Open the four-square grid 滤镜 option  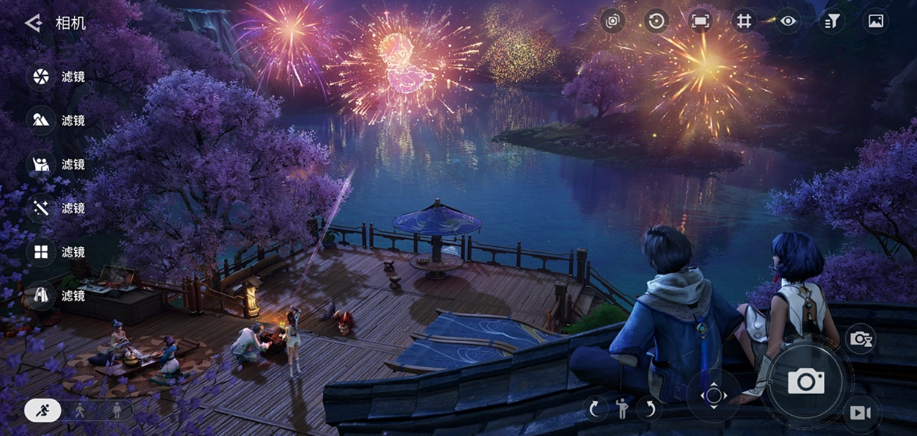click(41, 252)
